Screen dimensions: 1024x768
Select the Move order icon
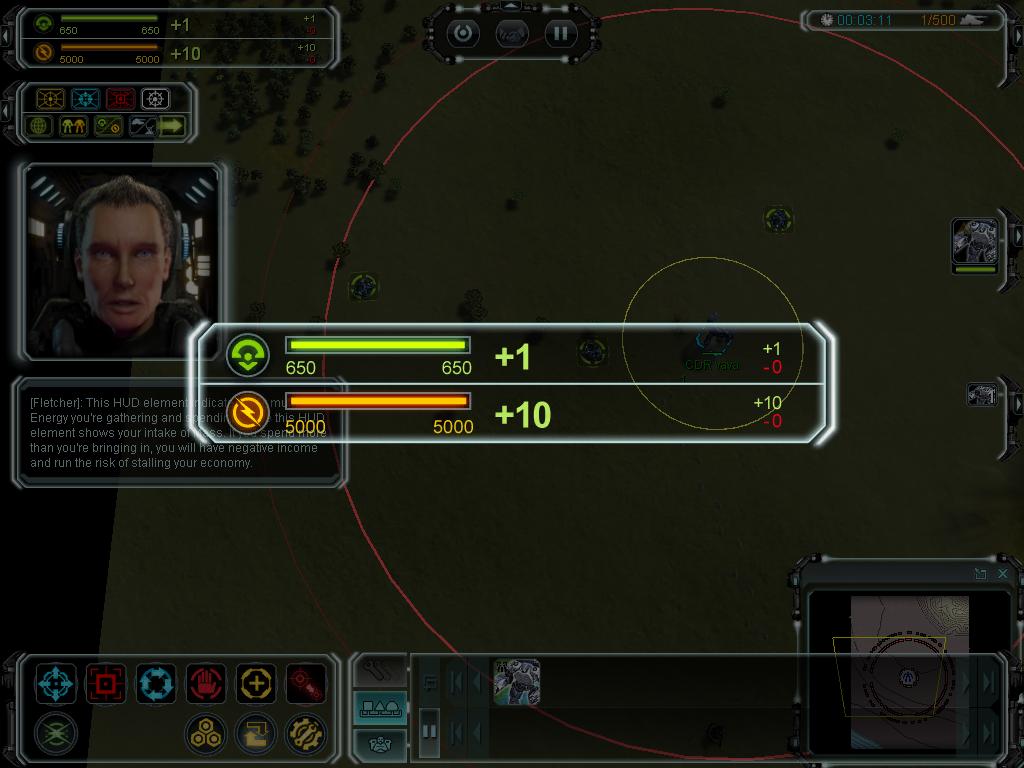pyautogui.click(x=56, y=684)
